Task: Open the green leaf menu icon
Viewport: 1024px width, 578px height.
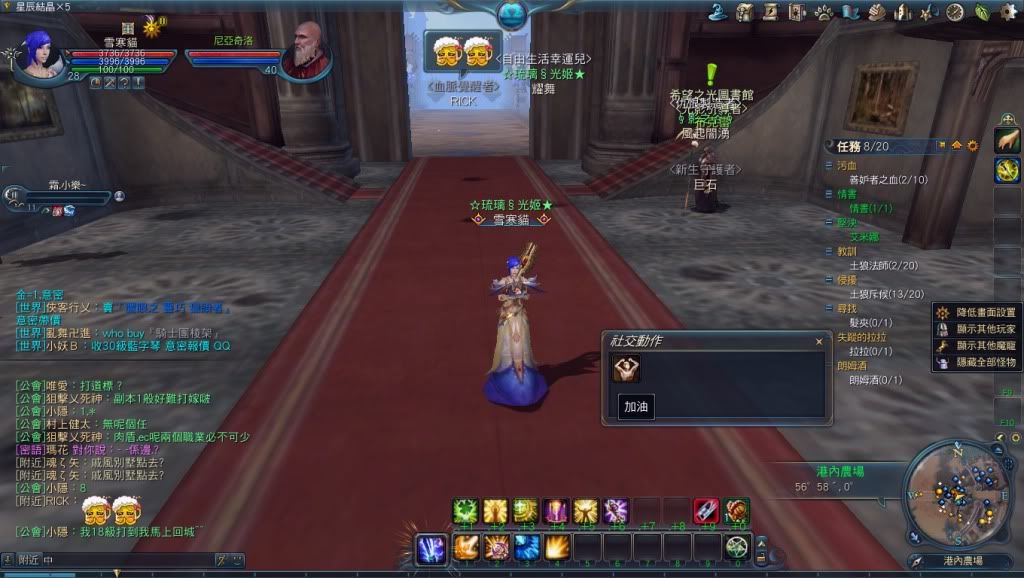Action: pos(981,12)
